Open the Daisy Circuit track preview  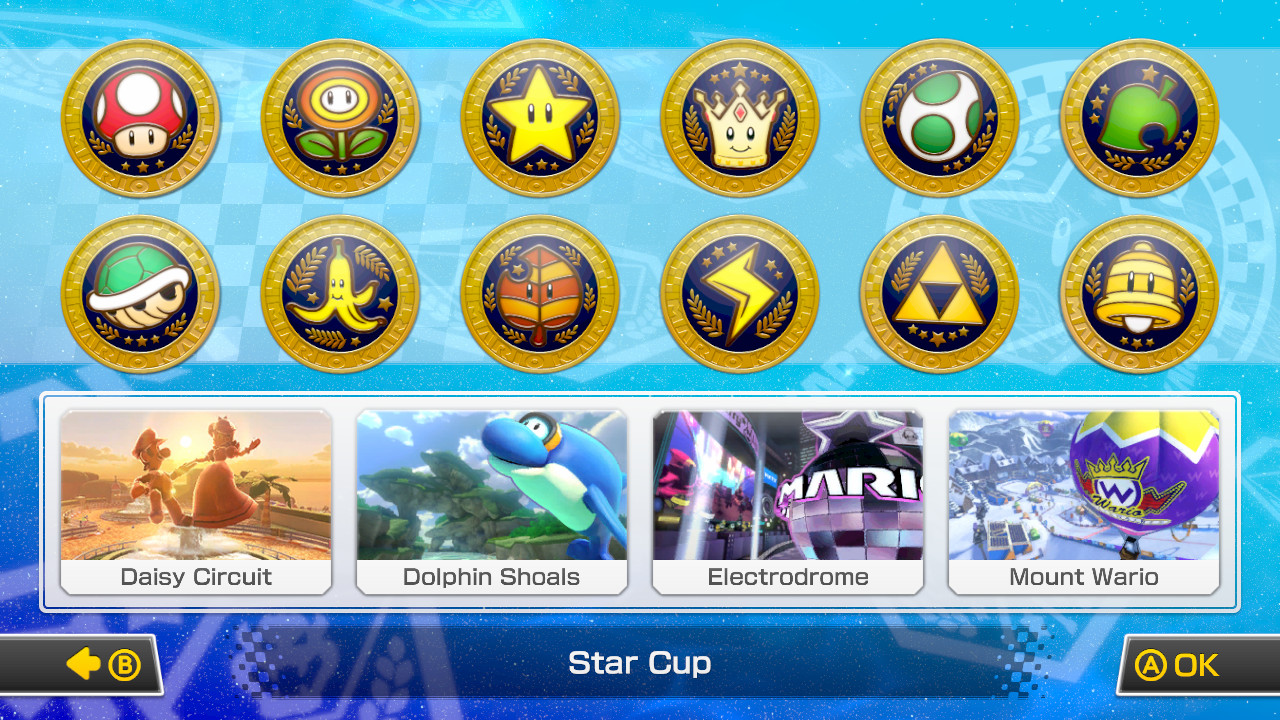coord(196,490)
